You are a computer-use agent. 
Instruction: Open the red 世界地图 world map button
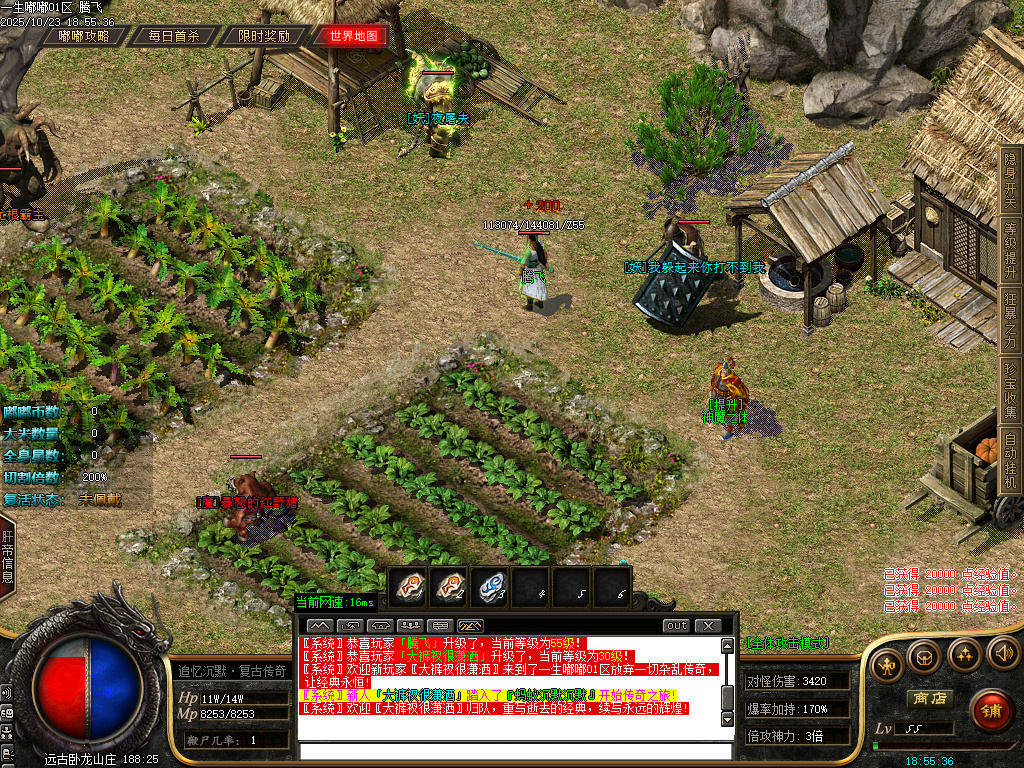coord(354,36)
